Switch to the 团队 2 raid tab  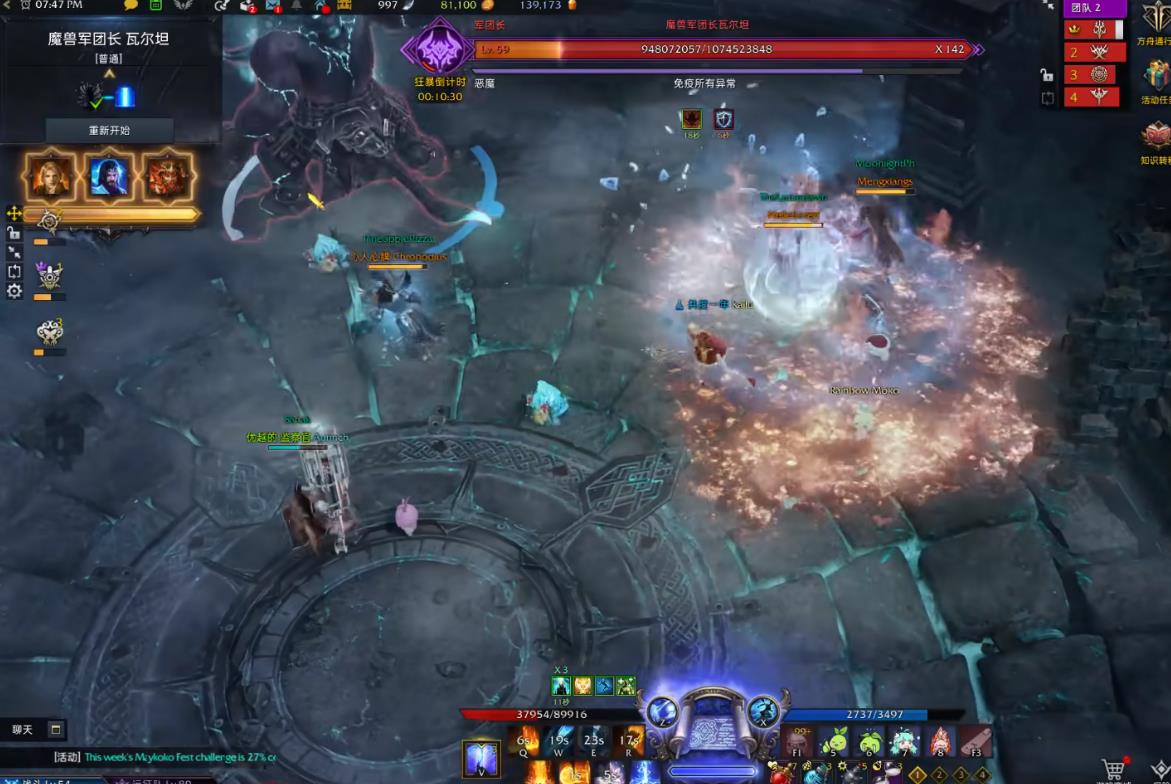click(1094, 8)
